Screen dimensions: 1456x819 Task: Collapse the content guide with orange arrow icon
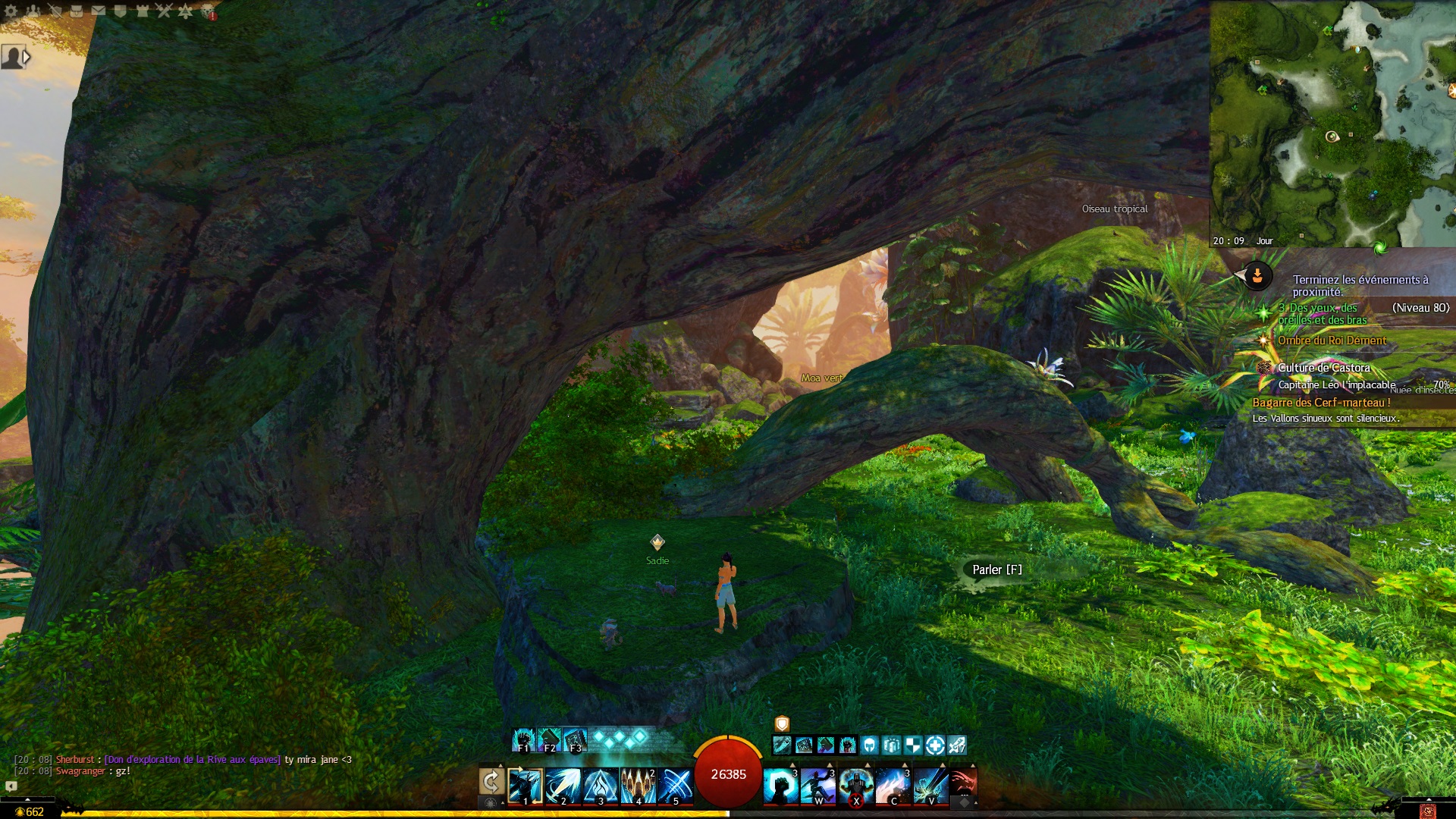click(x=1257, y=276)
